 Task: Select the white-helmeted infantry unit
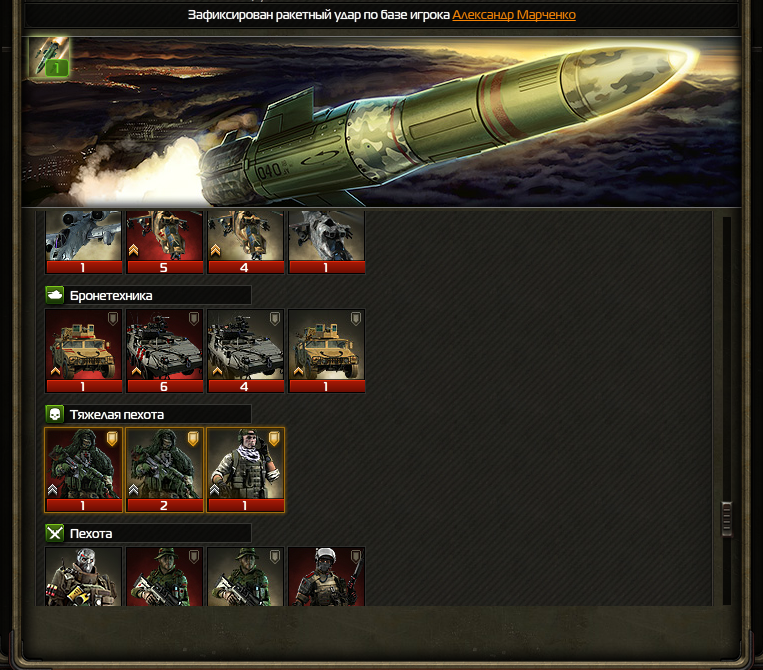point(326,577)
